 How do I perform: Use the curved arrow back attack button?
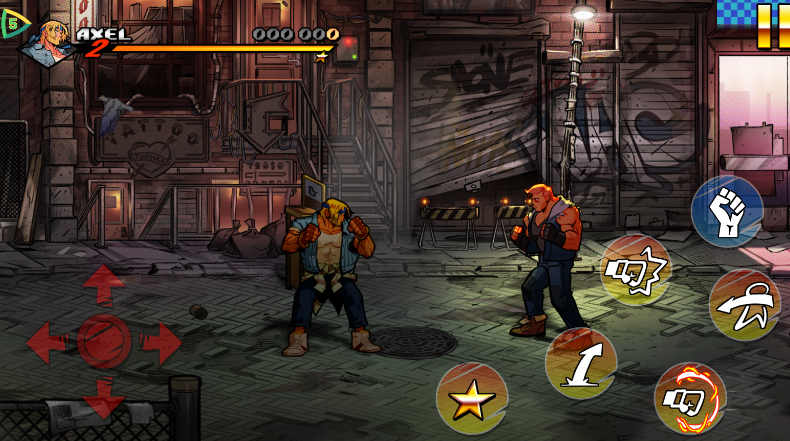click(745, 305)
